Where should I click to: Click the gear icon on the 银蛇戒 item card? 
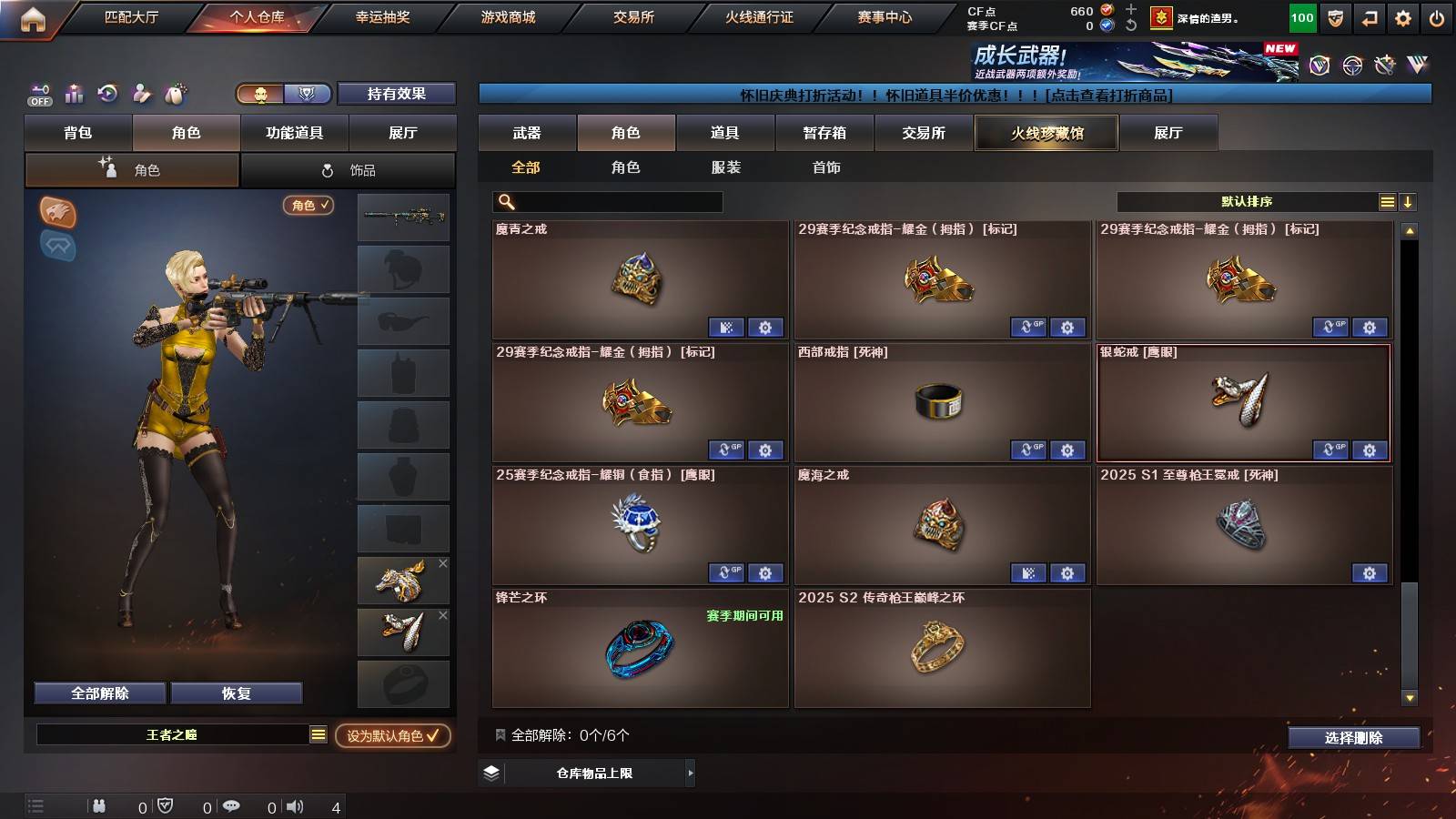coord(1370,450)
